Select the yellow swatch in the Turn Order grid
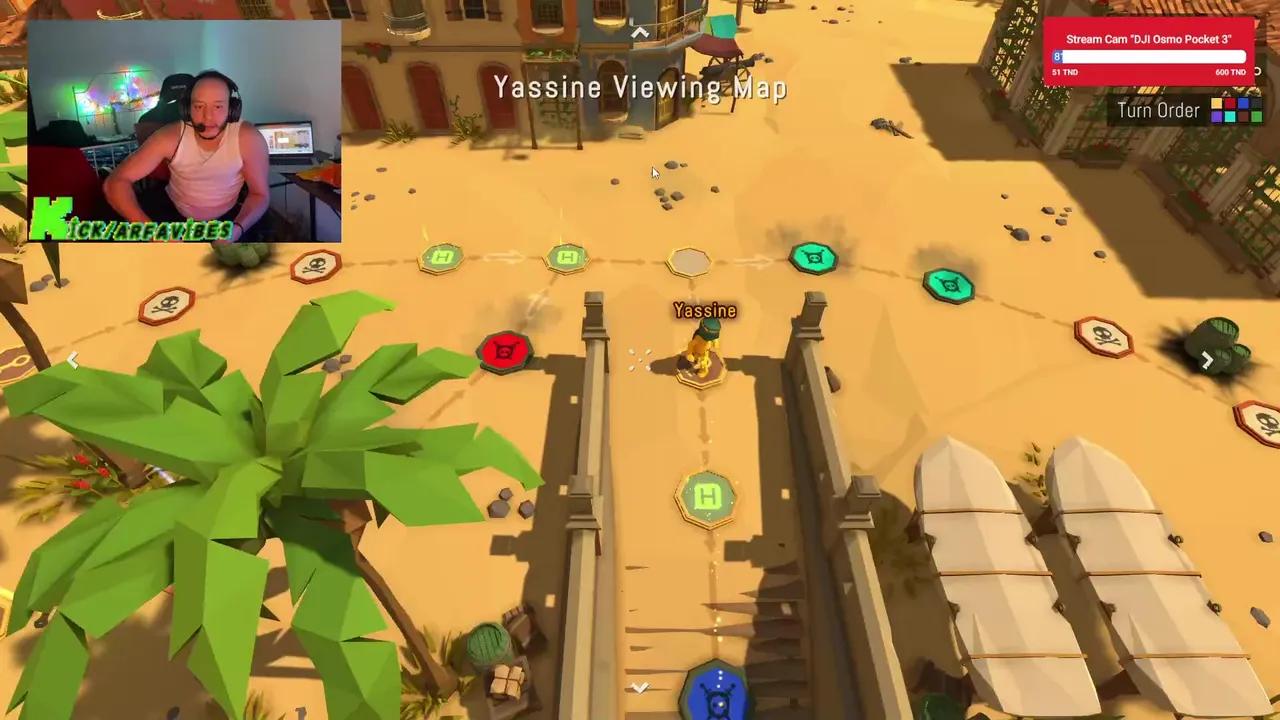 (1218, 103)
